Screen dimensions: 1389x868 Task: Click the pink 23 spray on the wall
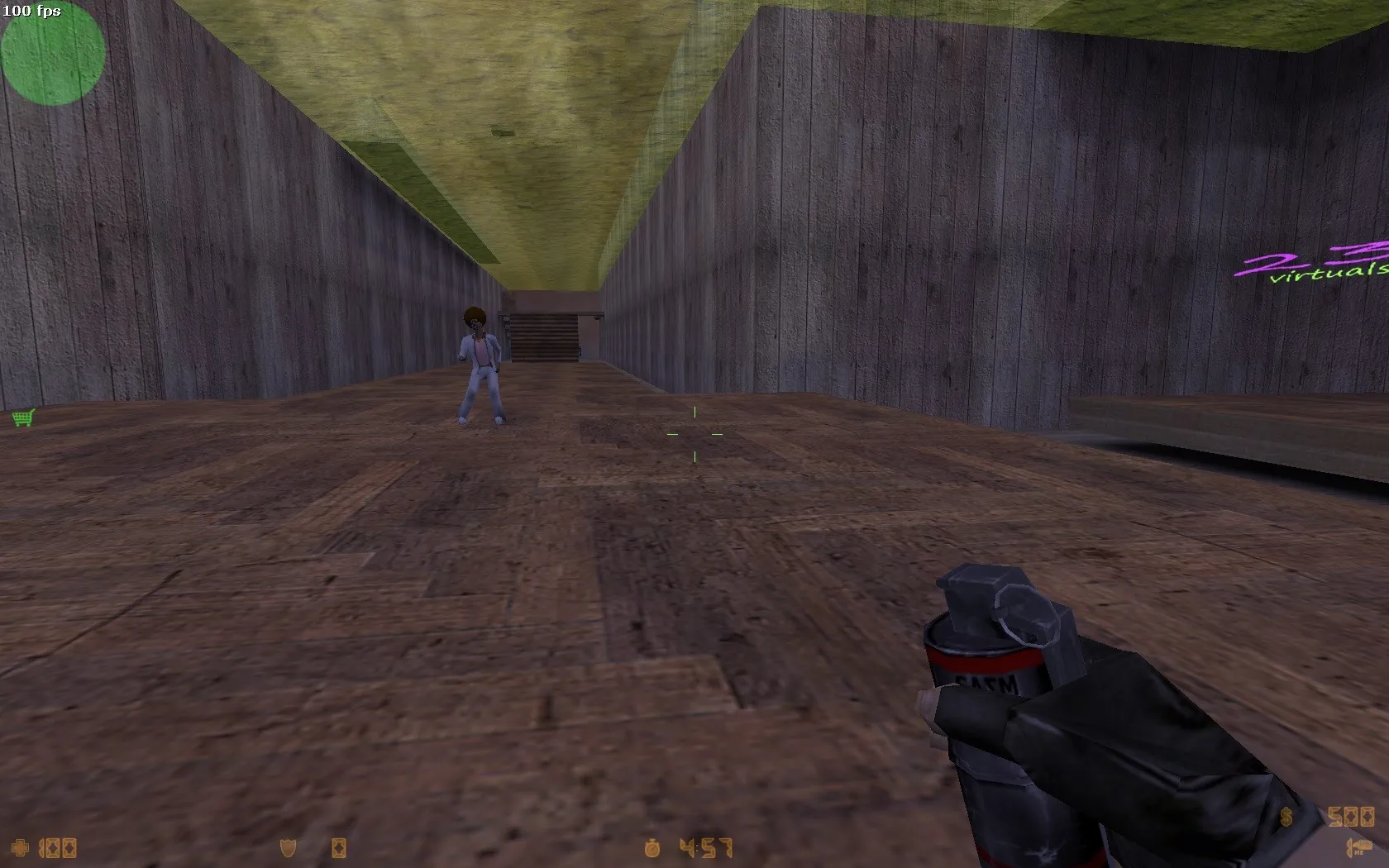(x=1306, y=256)
